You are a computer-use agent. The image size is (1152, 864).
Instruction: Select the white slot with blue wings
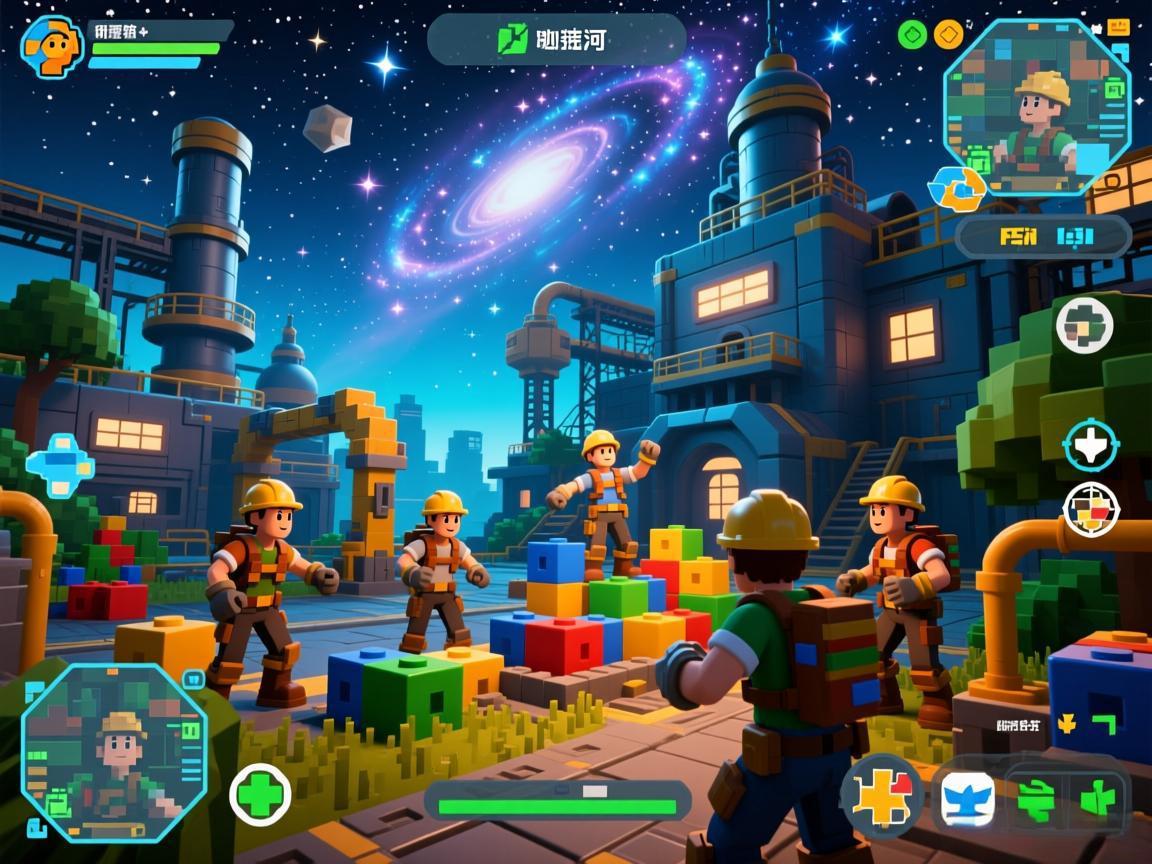968,799
